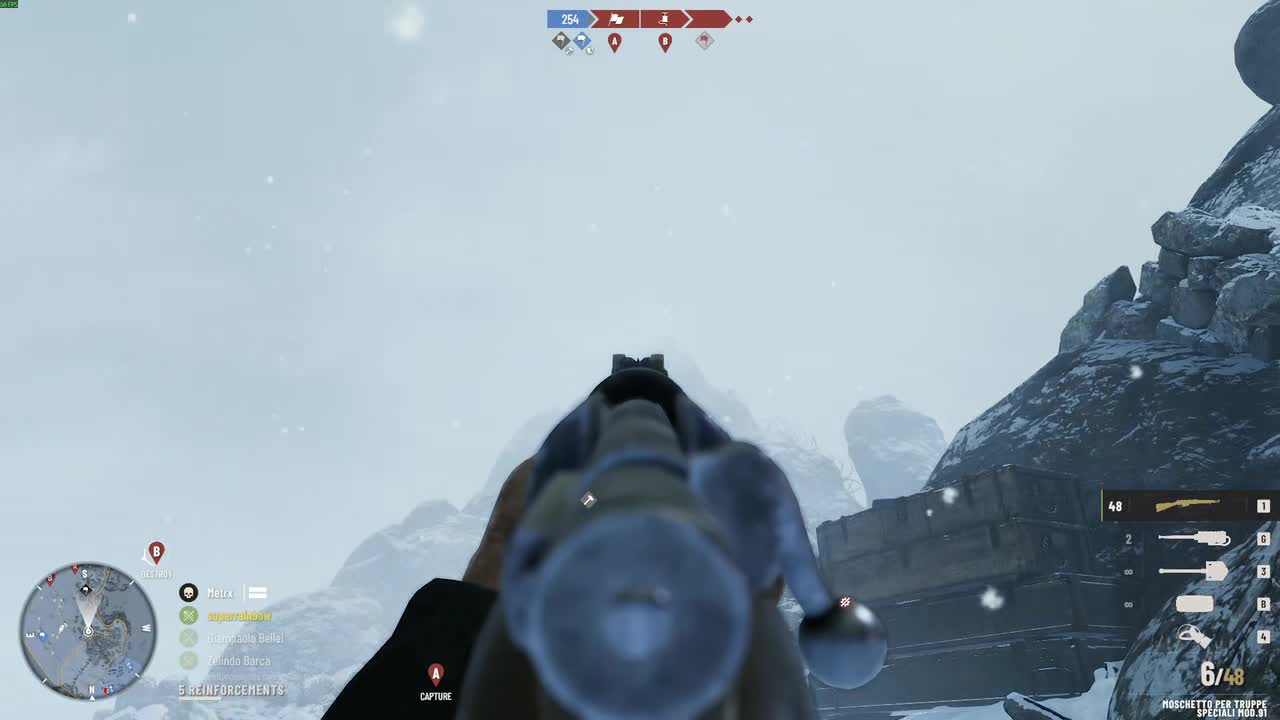Open details on the DESTROY point B marker
1280x720 pixels.
click(x=155, y=553)
